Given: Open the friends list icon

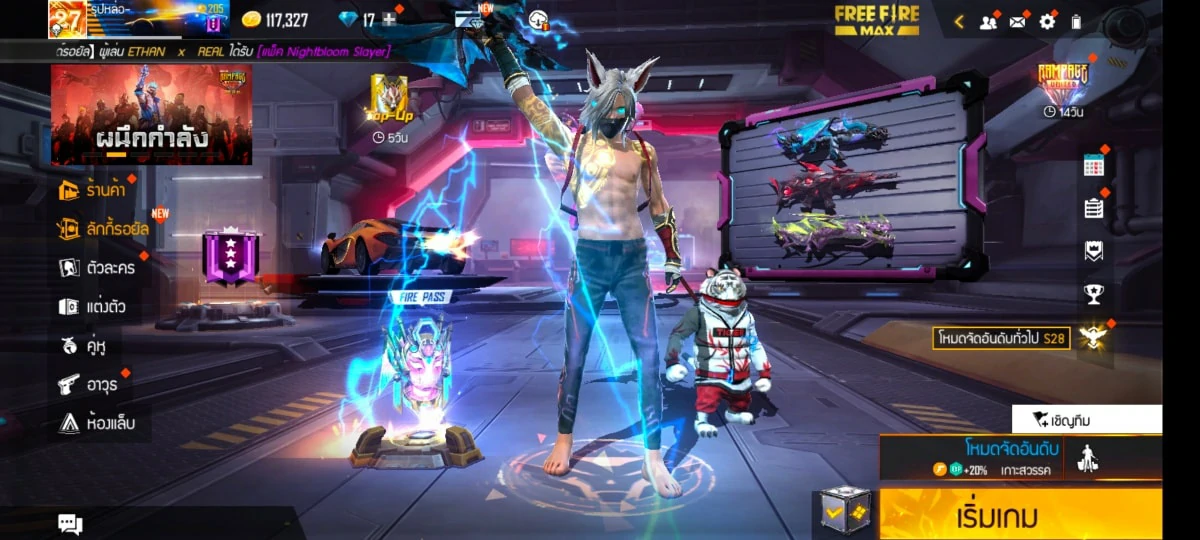Looking at the screenshot, I should (x=988, y=21).
